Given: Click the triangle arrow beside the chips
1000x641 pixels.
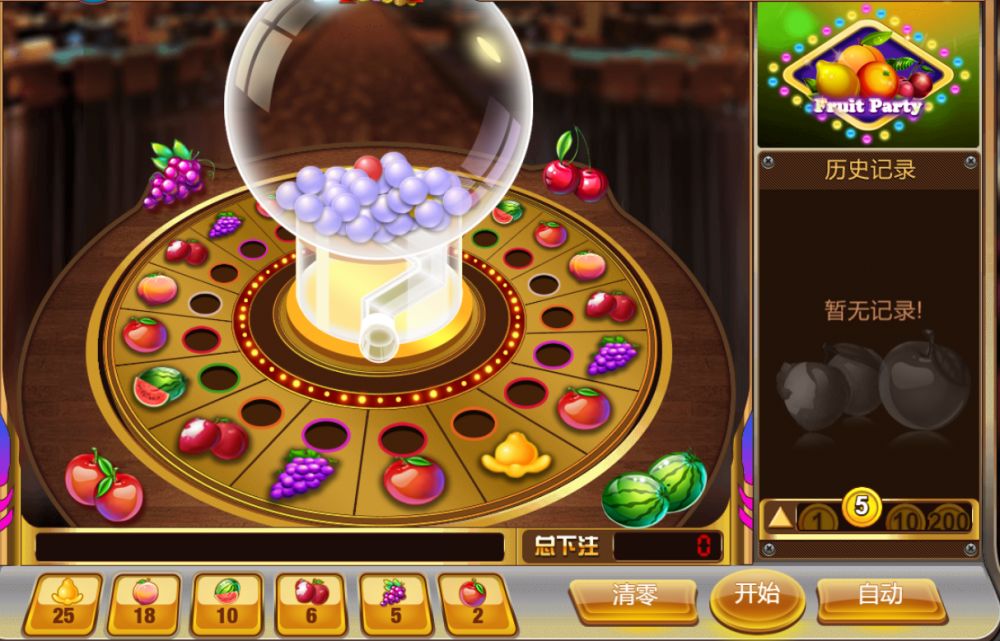Looking at the screenshot, I should (x=780, y=518).
